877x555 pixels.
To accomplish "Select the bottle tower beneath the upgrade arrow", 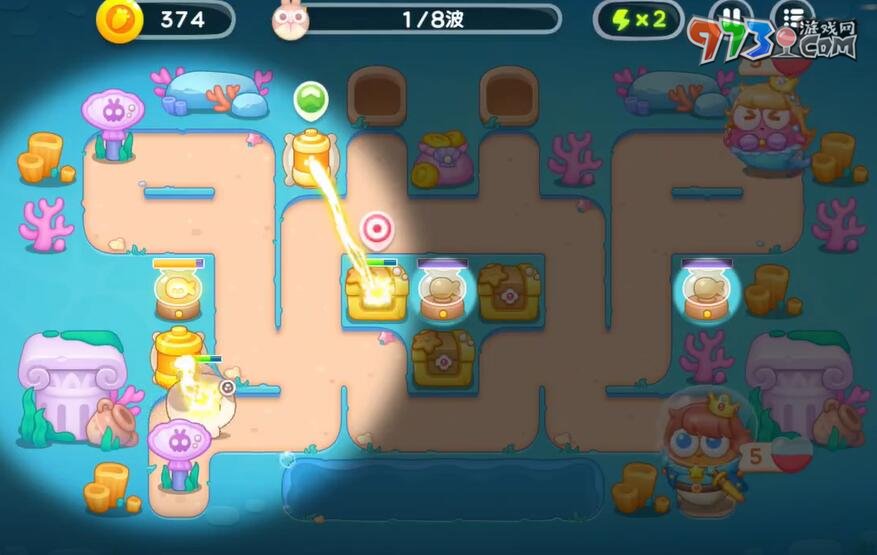I will pyautogui.click(x=311, y=156).
